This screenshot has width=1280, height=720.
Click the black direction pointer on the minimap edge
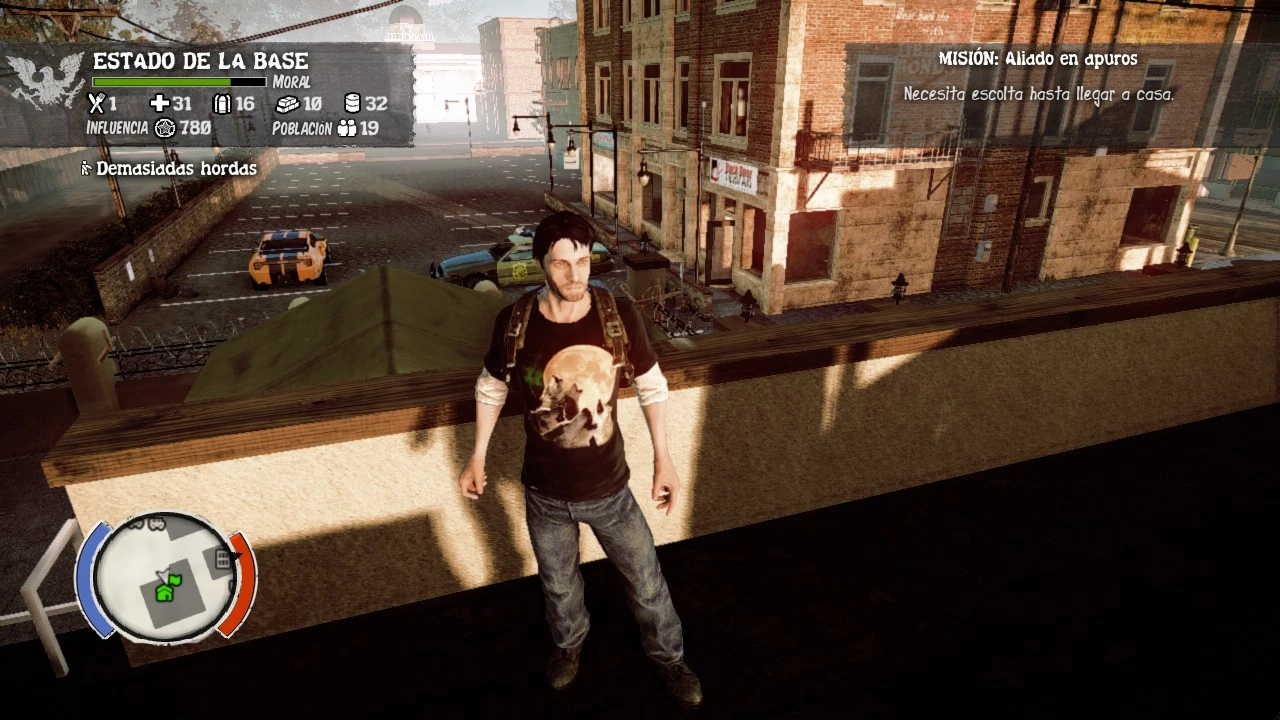(238, 554)
